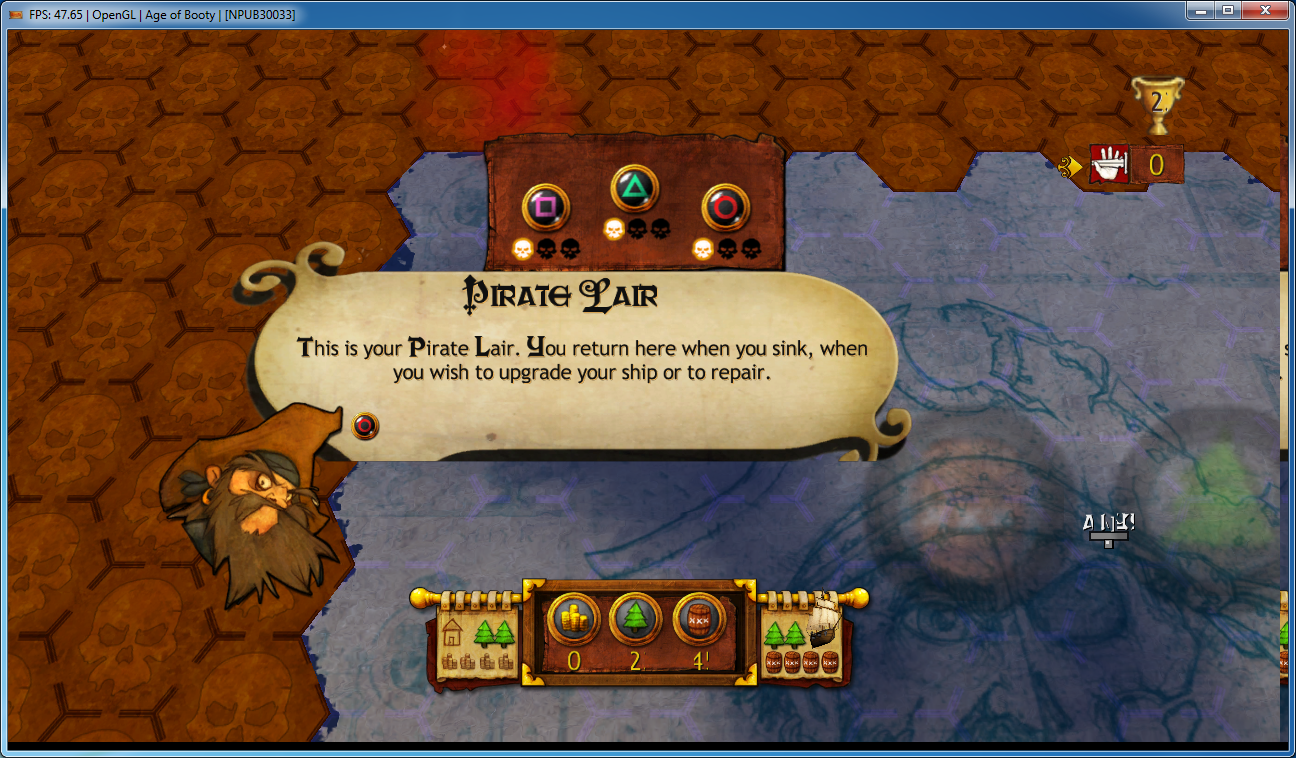Viewport: 1296px width, 758px height.
Task: Select the wood tree resource icon
Action: 636,619
